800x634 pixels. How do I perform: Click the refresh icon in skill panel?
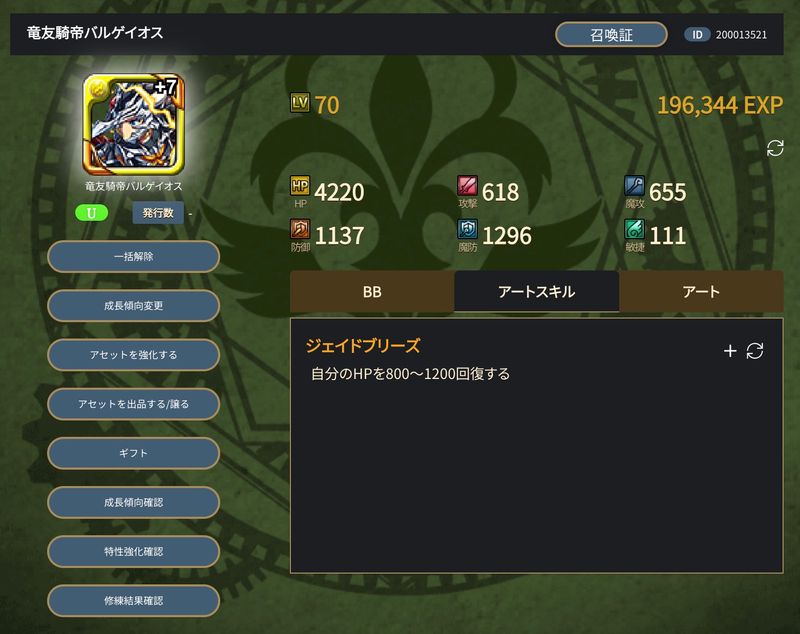click(x=755, y=351)
